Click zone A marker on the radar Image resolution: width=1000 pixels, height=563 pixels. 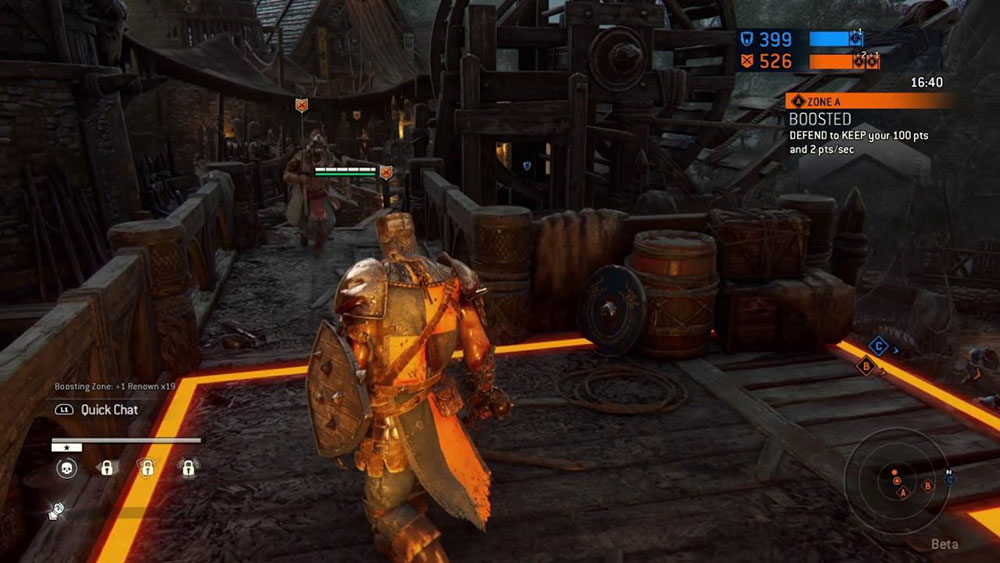(x=903, y=493)
